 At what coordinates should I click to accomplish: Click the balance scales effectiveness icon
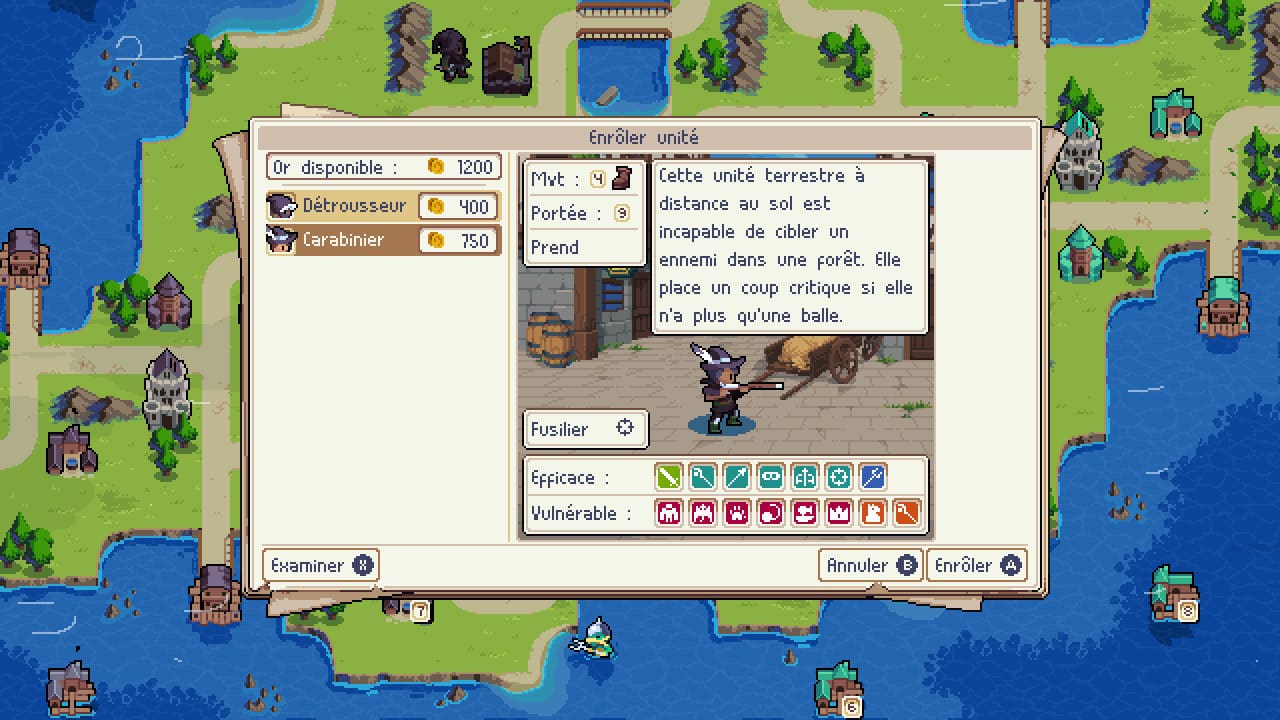click(x=804, y=476)
